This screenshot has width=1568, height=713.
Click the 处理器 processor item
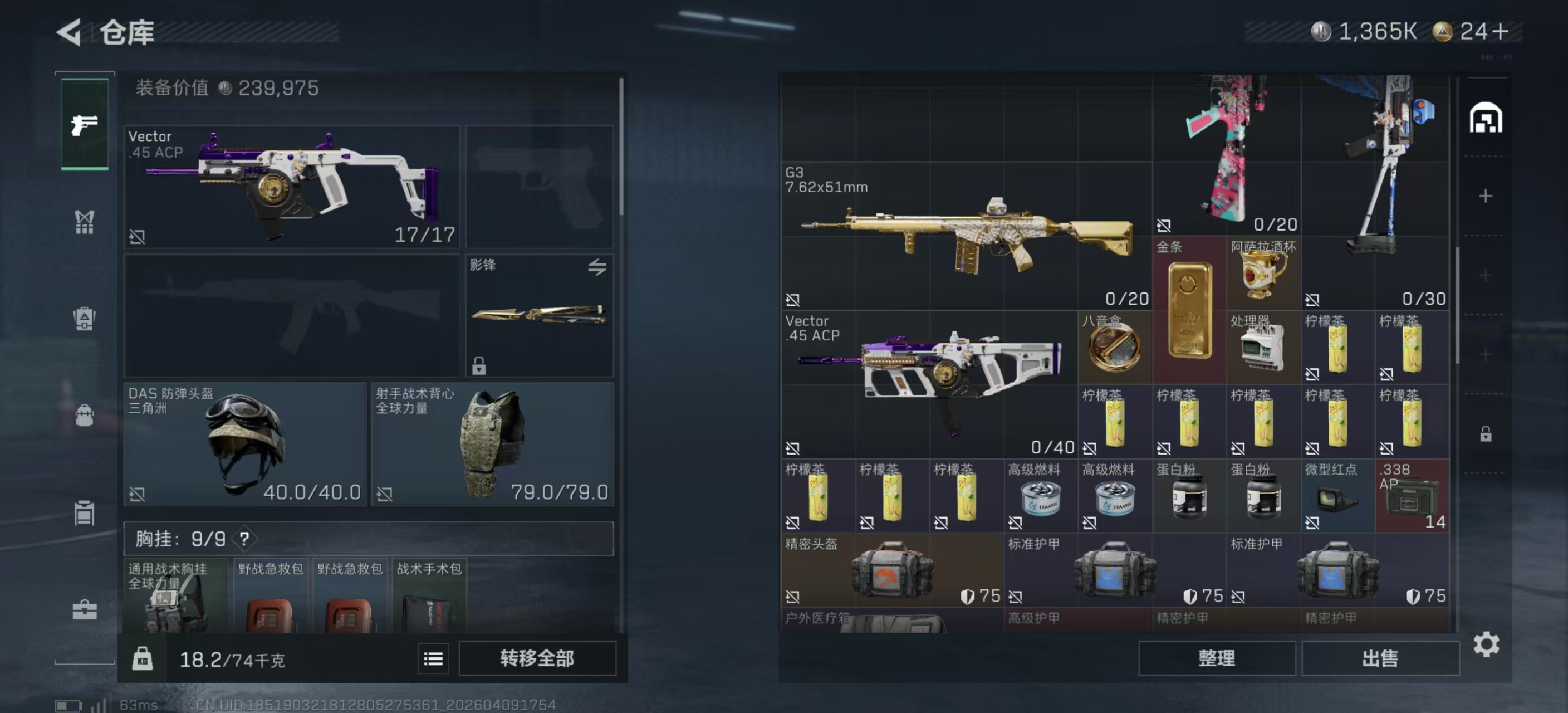tap(1263, 347)
